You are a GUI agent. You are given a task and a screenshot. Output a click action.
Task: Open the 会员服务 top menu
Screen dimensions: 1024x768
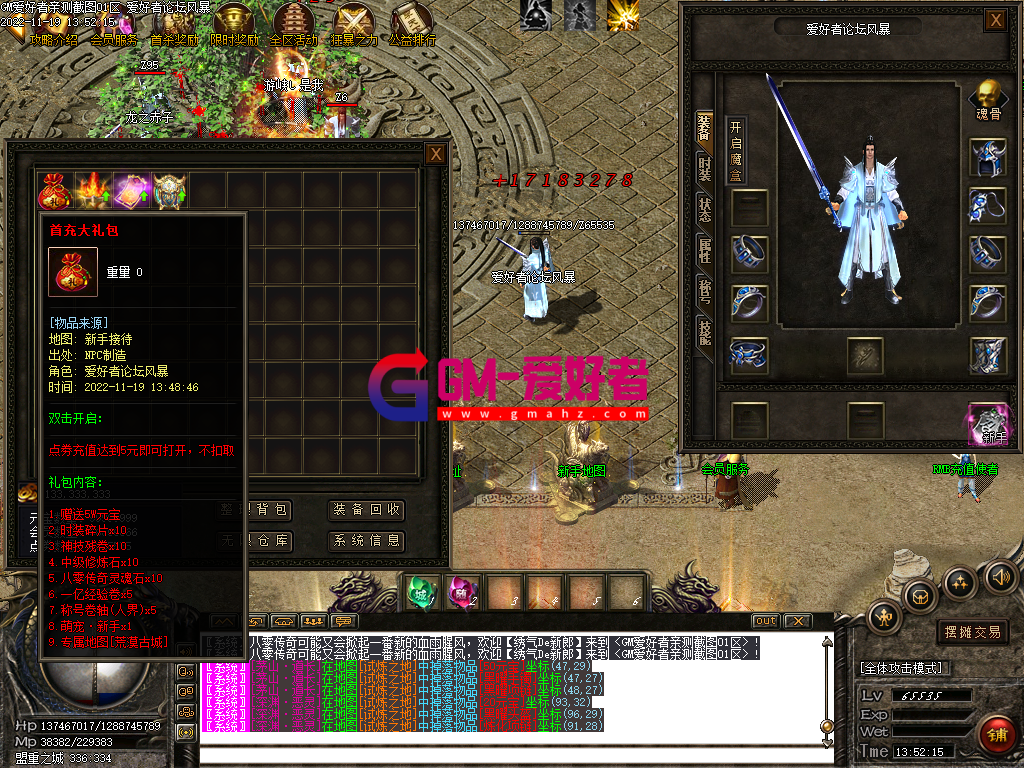pyautogui.click(x=114, y=40)
